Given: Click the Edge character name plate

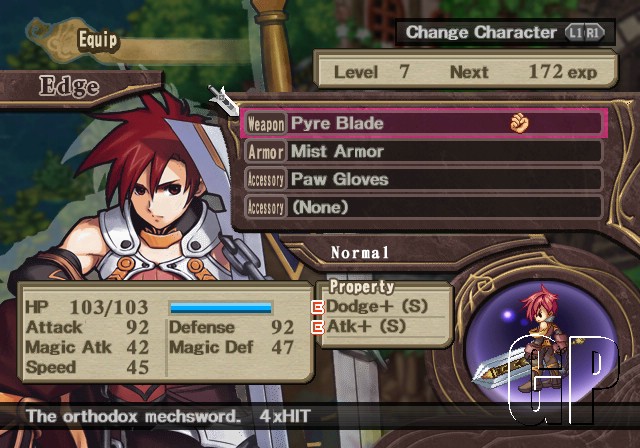Looking at the screenshot, I should click(x=68, y=86).
